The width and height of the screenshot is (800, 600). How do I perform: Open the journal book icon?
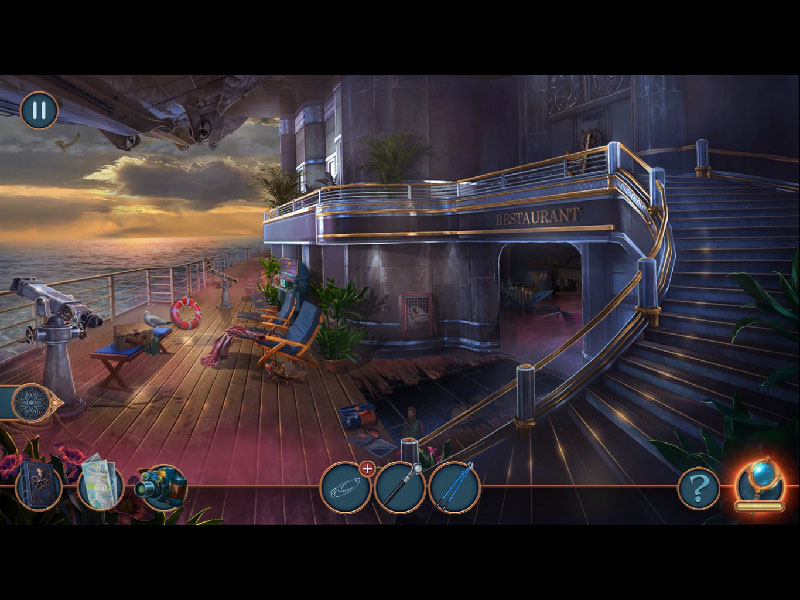tap(39, 486)
